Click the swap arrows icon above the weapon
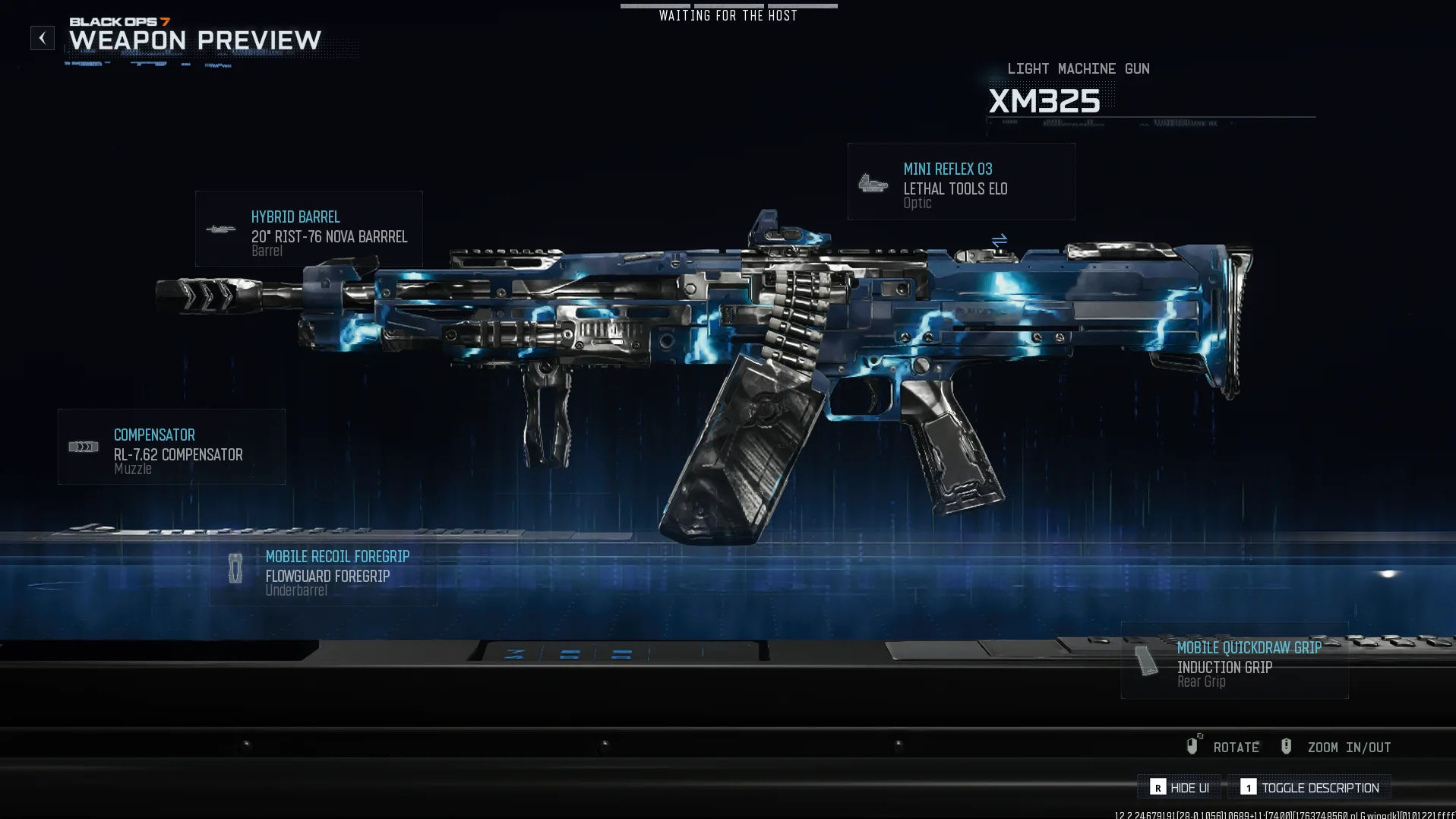This screenshot has height=819, width=1456. (x=999, y=241)
